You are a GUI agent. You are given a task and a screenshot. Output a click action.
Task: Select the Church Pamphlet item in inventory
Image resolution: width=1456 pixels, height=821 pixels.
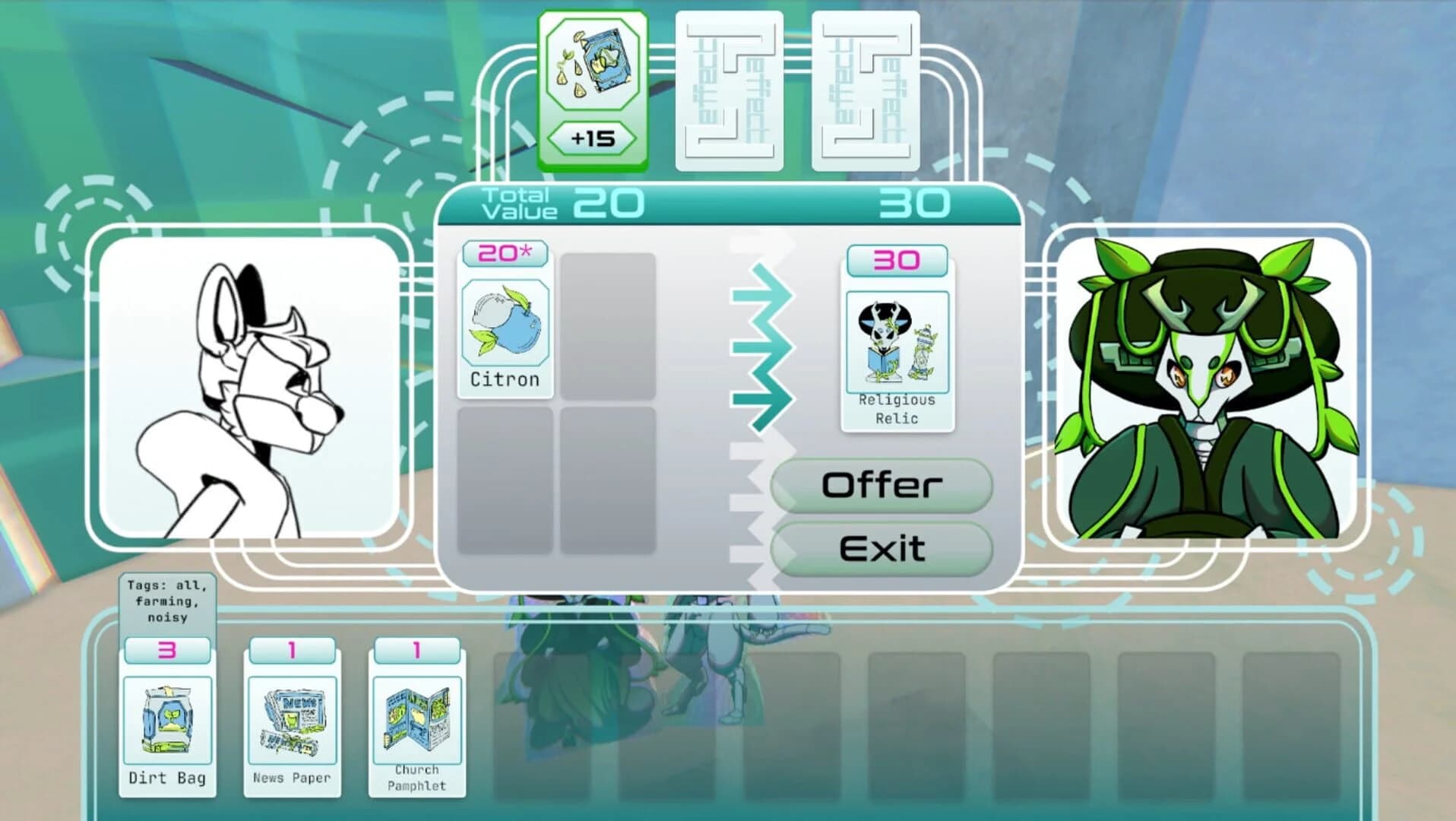coord(417,718)
